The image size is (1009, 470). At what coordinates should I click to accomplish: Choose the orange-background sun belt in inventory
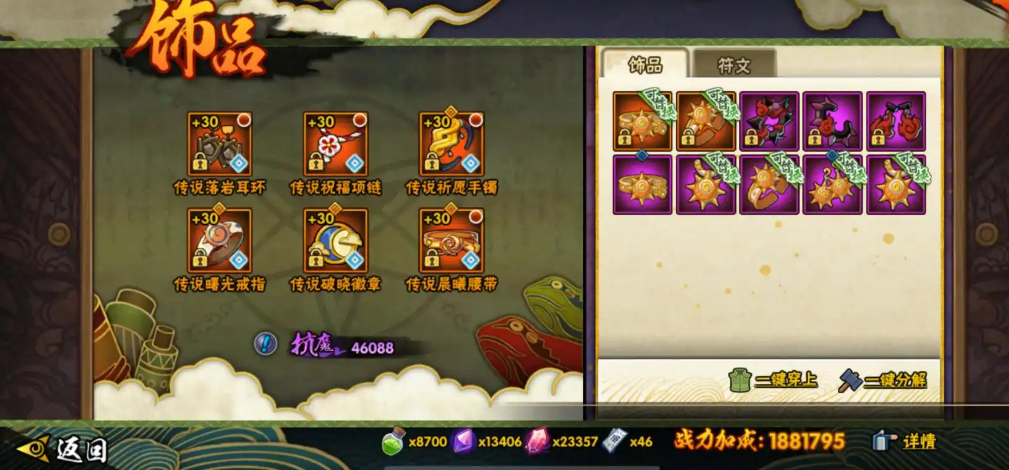point(706,121)
